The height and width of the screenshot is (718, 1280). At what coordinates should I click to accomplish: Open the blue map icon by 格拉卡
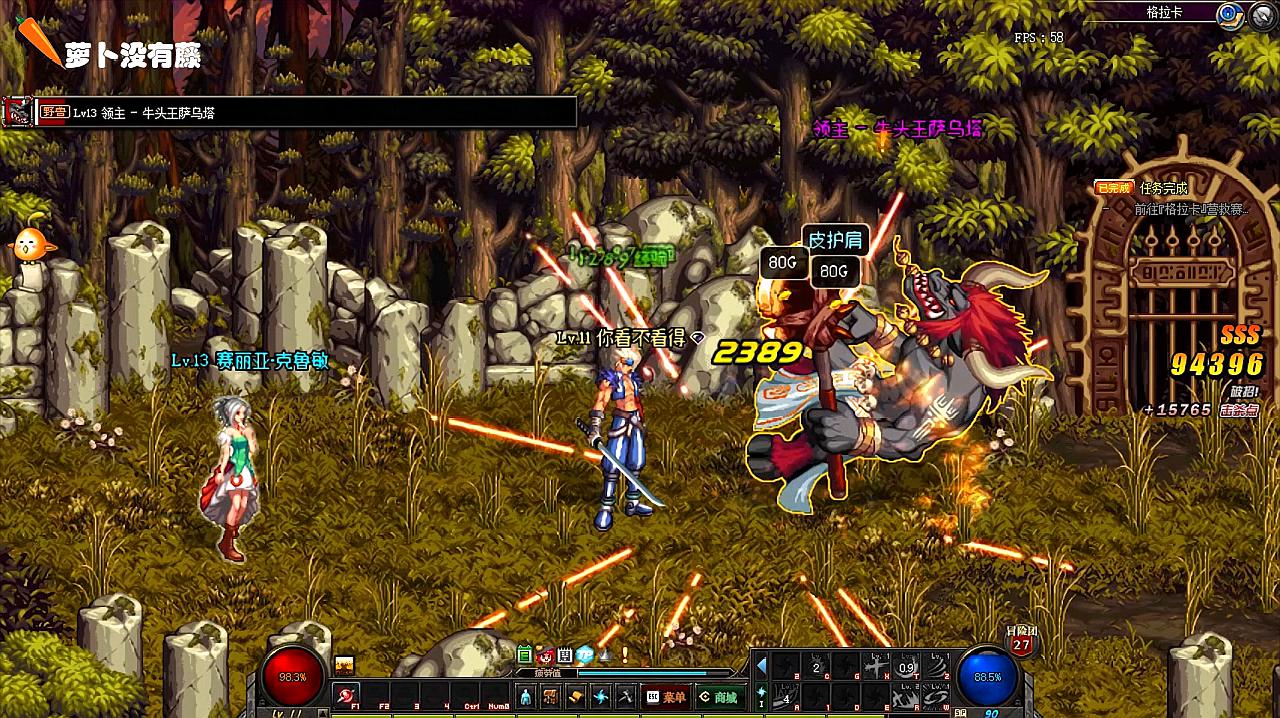point(1228,13)
